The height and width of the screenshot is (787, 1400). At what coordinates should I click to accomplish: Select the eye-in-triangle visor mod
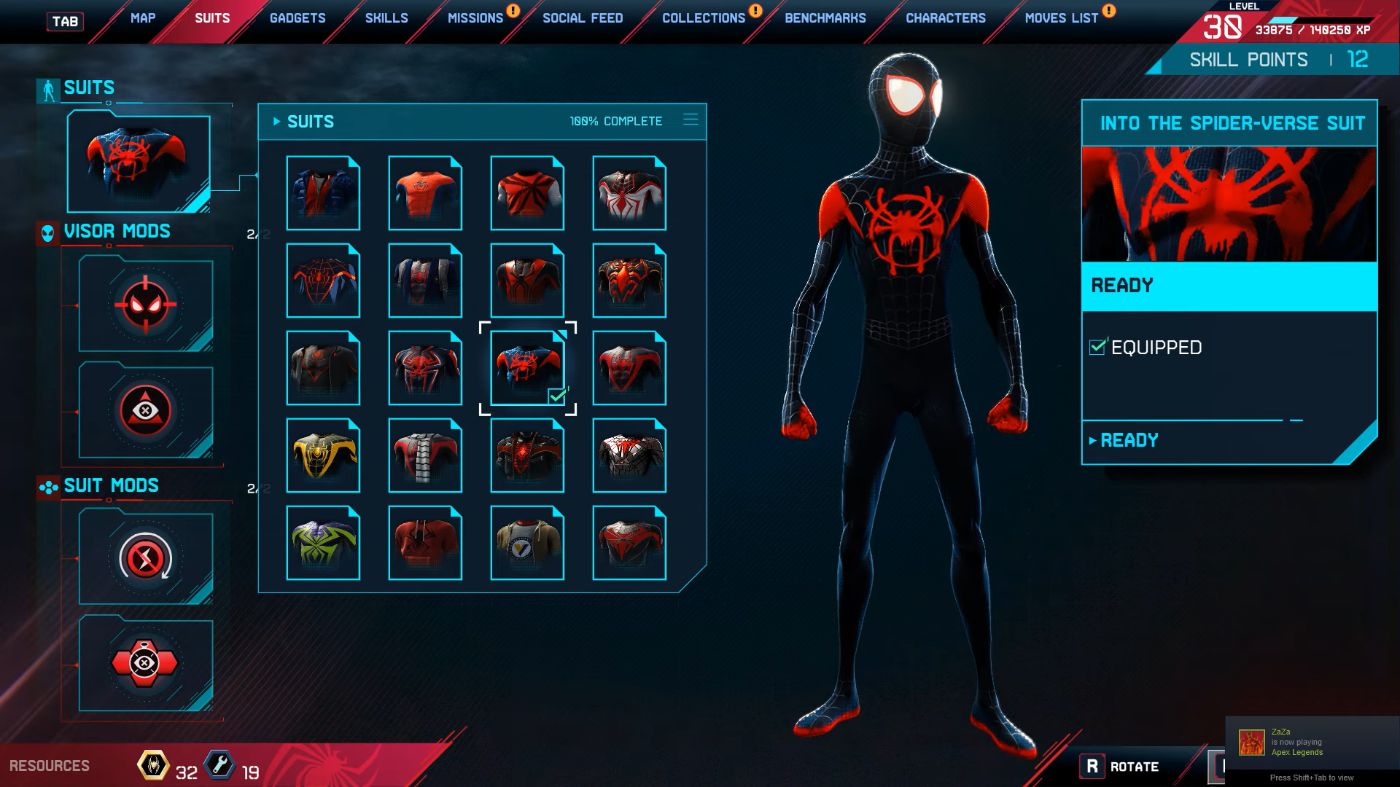pos(146,411)
